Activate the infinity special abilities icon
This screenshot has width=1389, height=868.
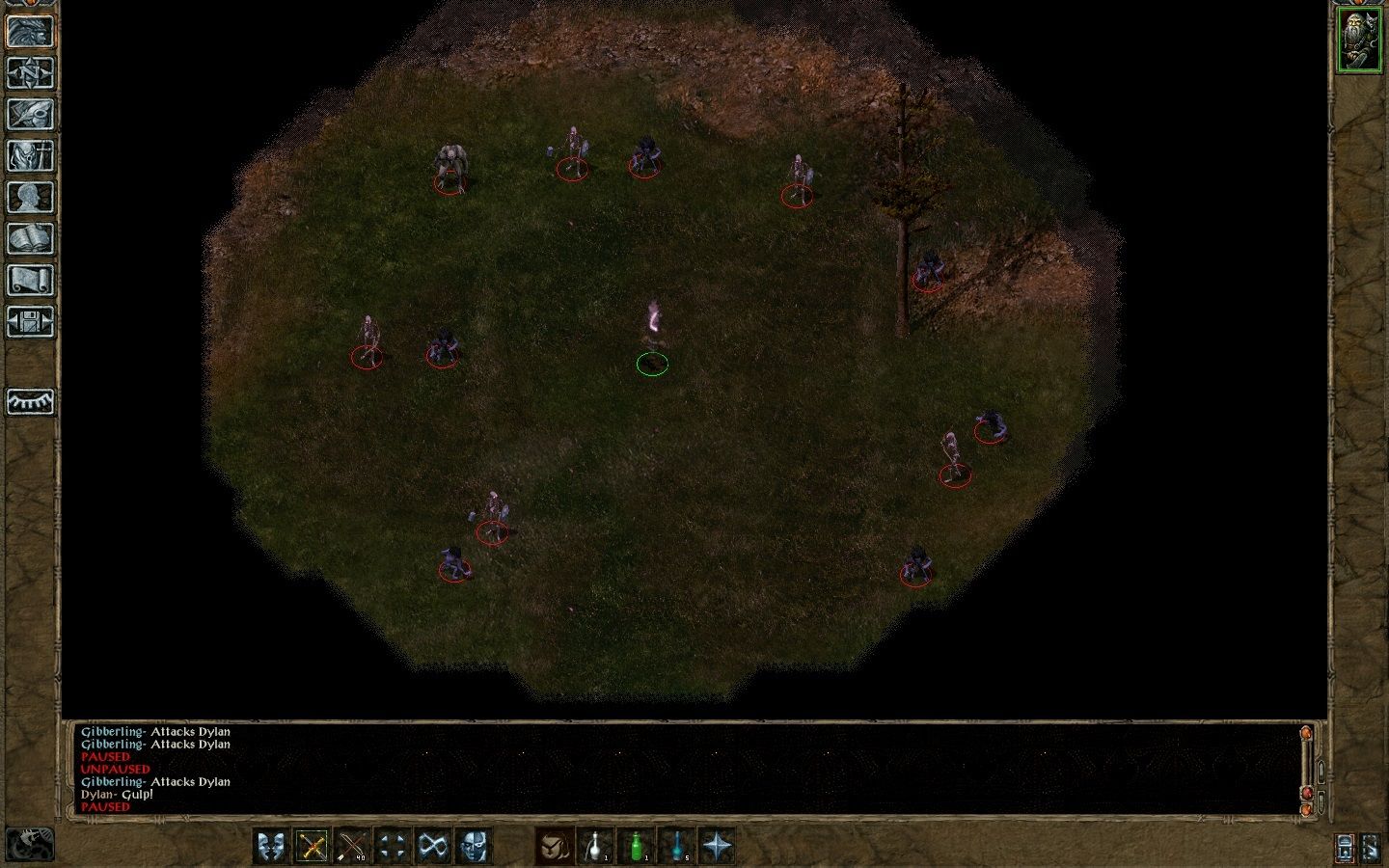point(431,845)
